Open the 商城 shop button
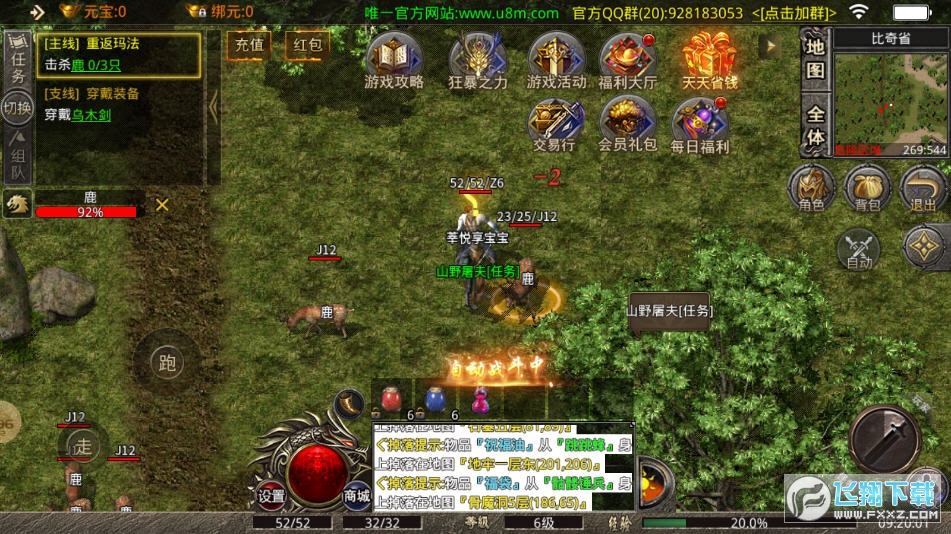Viewport: 951px width, 534px height. tap(357, 494)
